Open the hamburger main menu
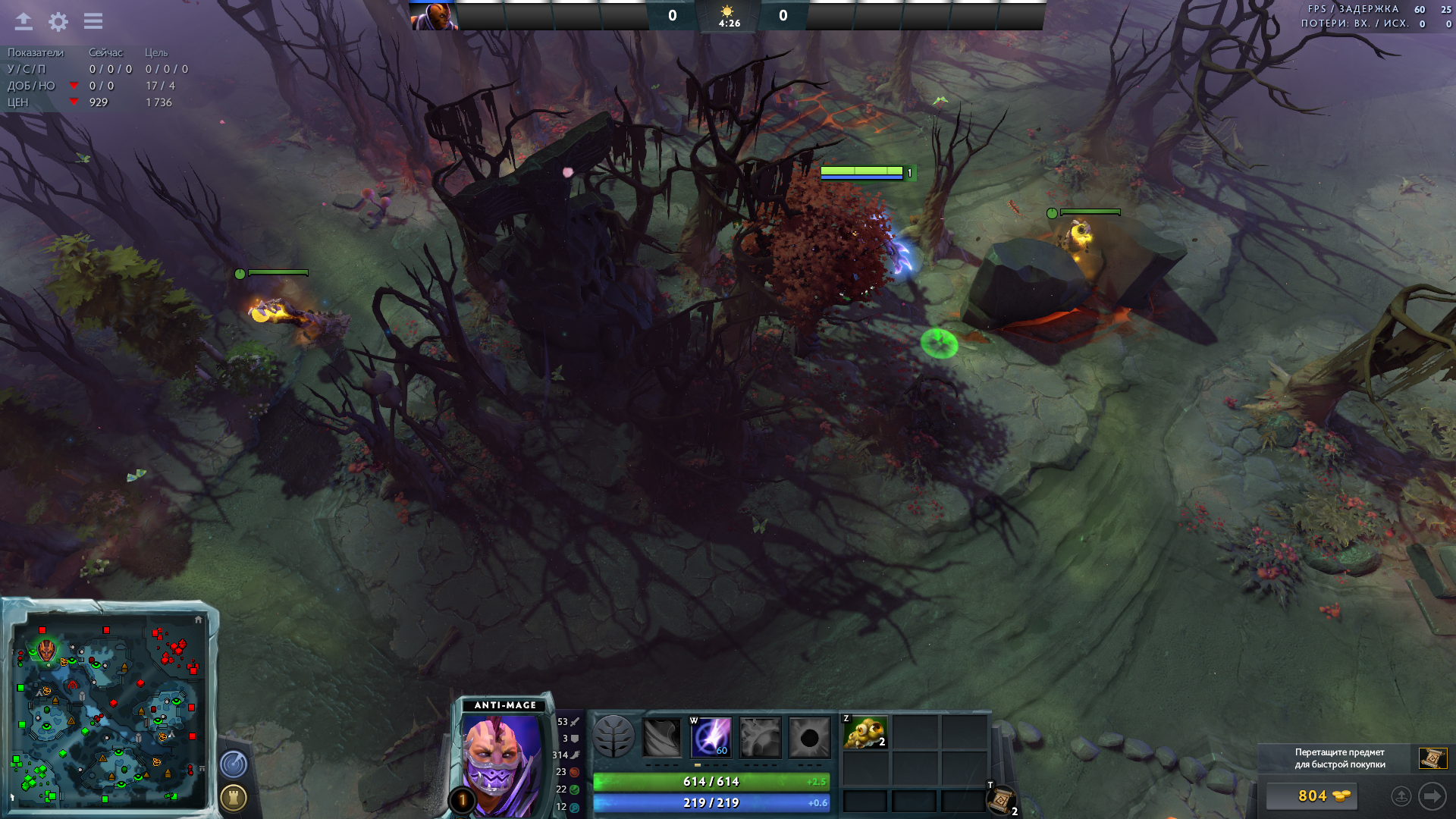 (x=93, y=21)
